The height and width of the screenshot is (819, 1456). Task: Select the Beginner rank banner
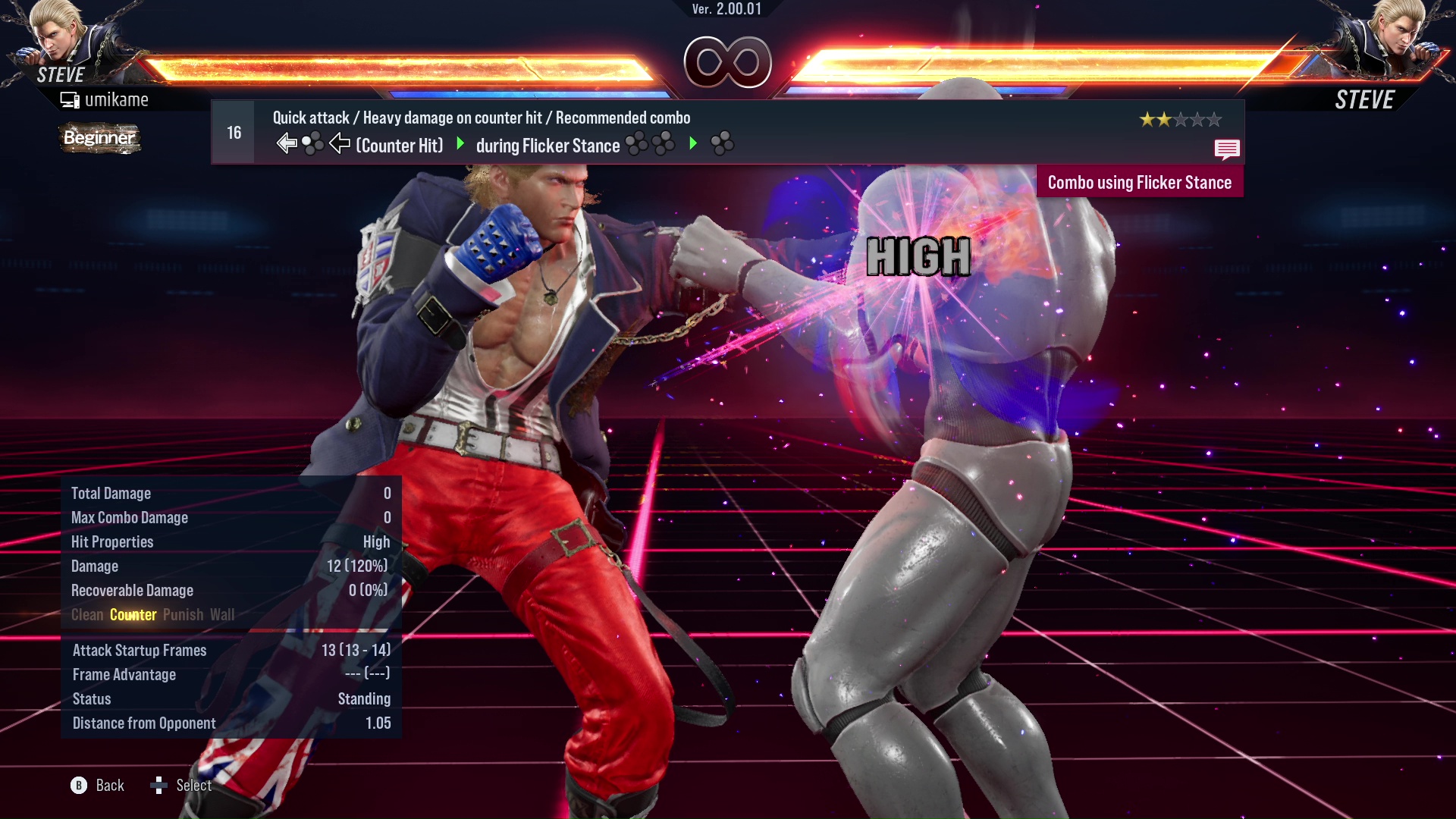pos(99,138)
